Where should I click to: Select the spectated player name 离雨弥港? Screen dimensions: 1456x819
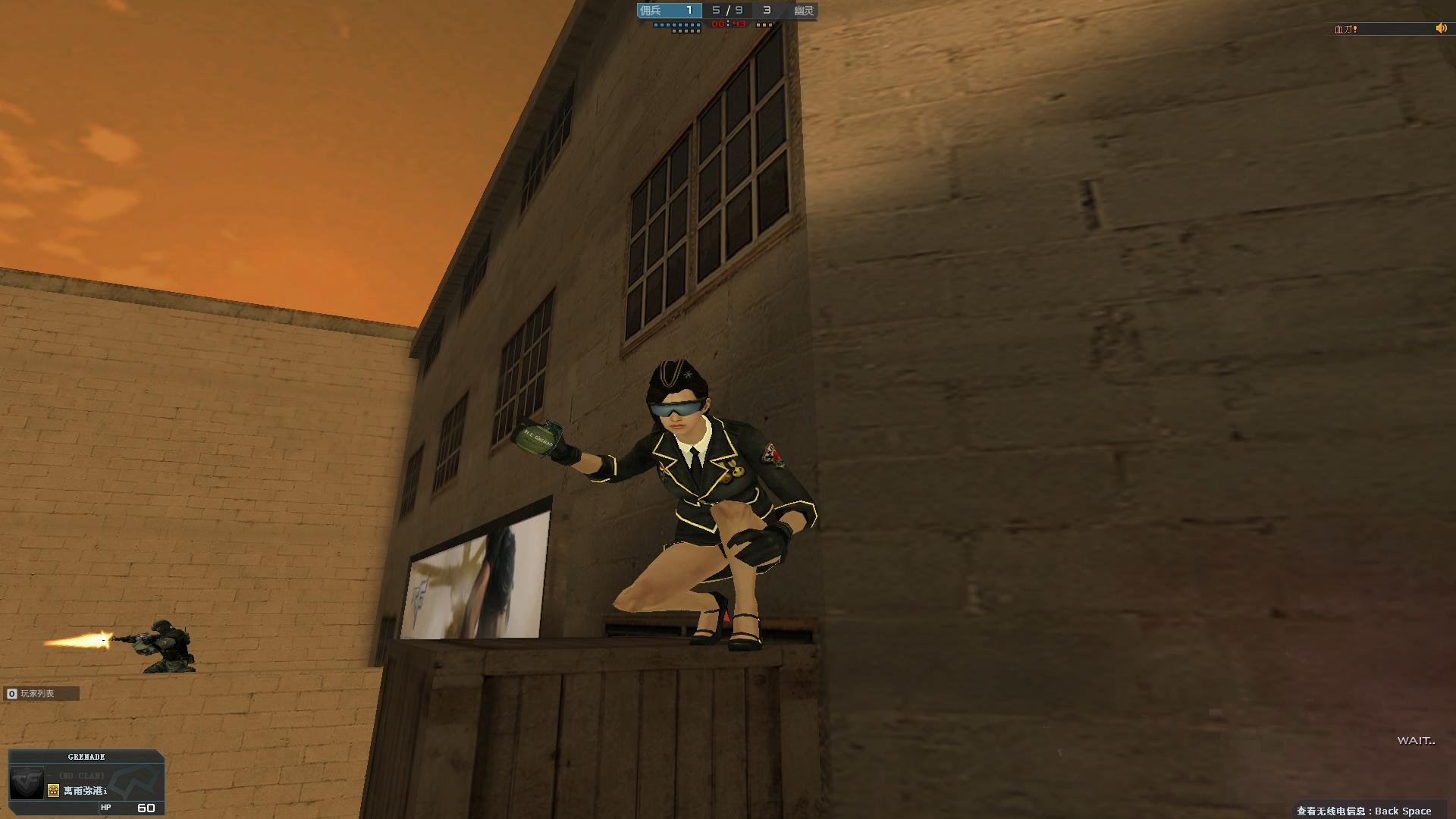coord(85,791)
